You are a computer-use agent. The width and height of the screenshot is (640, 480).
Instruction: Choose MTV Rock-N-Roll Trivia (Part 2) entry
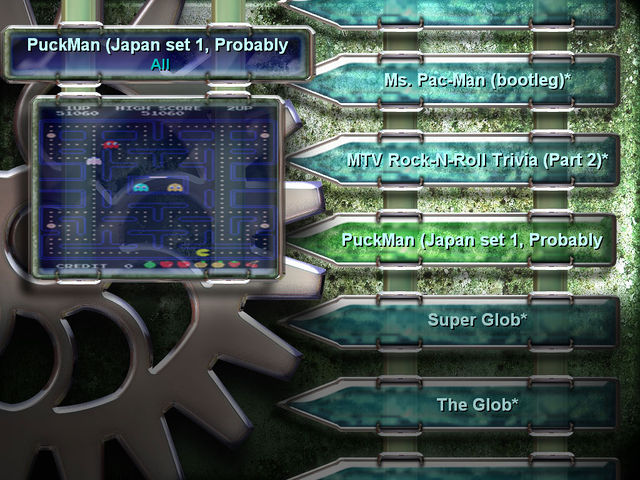477,159
